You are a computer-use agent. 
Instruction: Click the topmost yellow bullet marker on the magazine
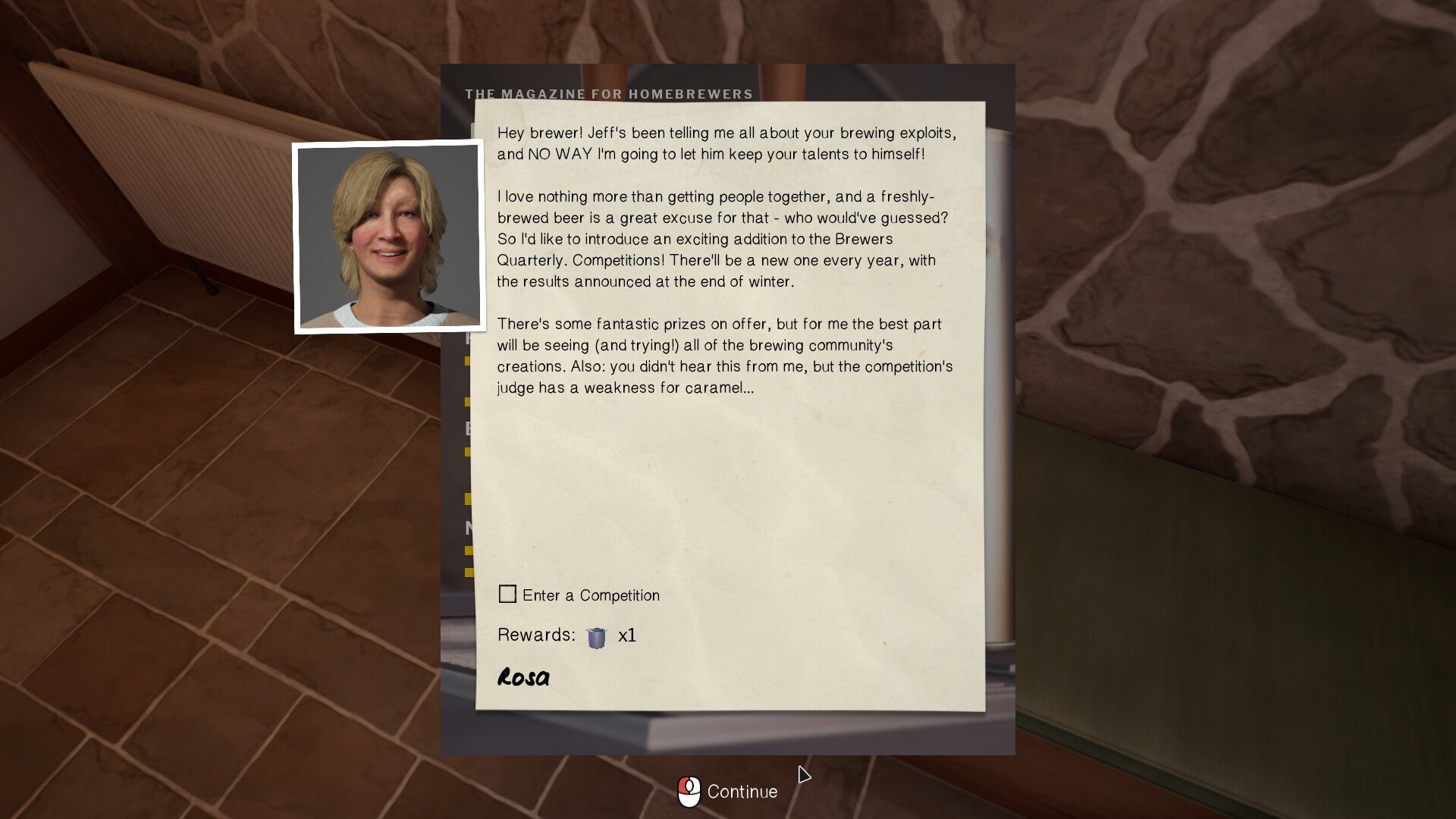point(467,361)
